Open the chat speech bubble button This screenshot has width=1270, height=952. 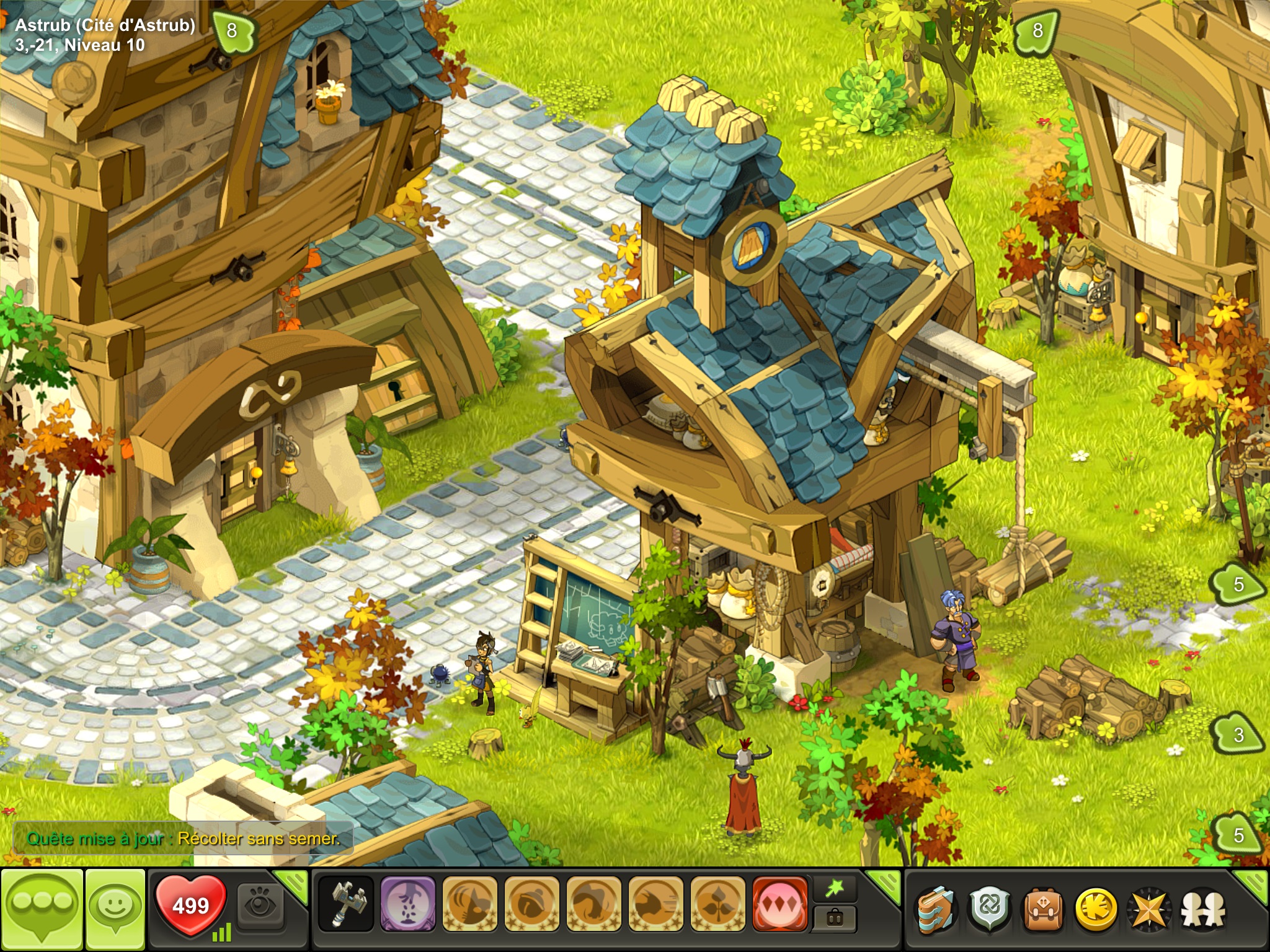pyautogui.click(x=42, y=908)
